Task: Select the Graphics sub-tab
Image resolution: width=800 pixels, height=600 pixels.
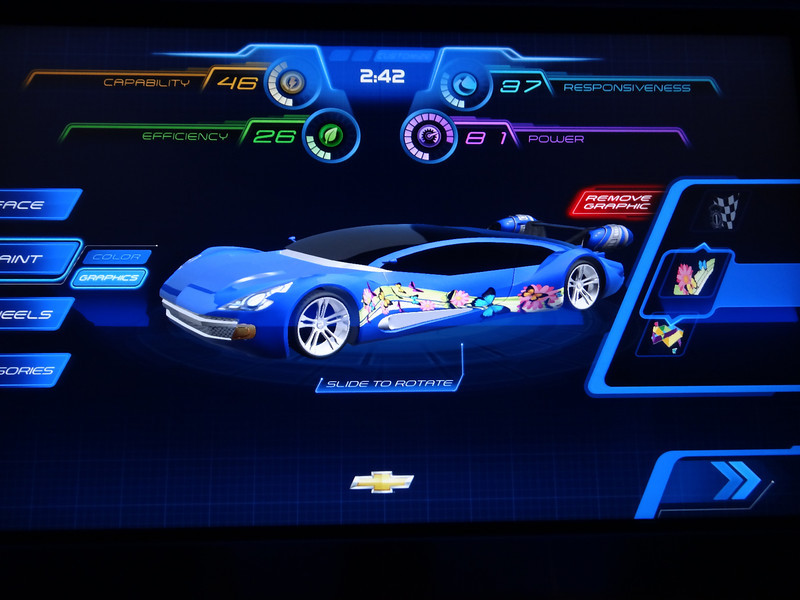Action: tap(109, 278)
